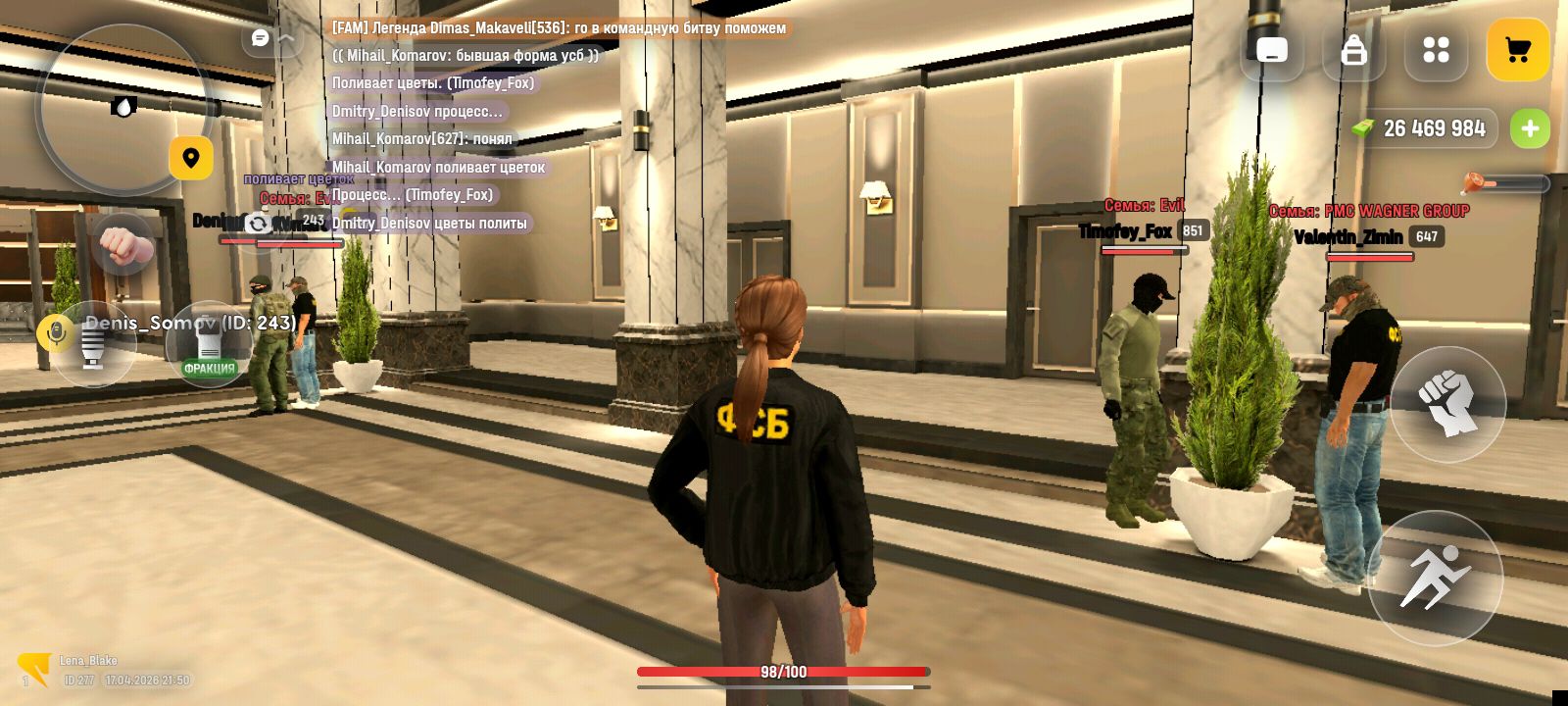The image size is (1568, 706).
Task: Tap the white phone icon button
Action: tap(1272, 50)
